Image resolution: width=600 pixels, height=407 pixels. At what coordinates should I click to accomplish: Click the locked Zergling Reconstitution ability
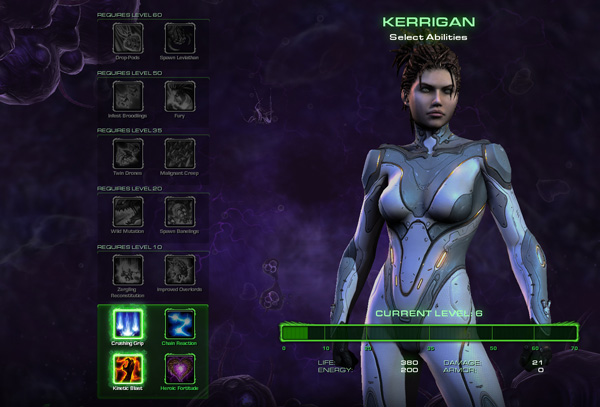pos(127,267)
